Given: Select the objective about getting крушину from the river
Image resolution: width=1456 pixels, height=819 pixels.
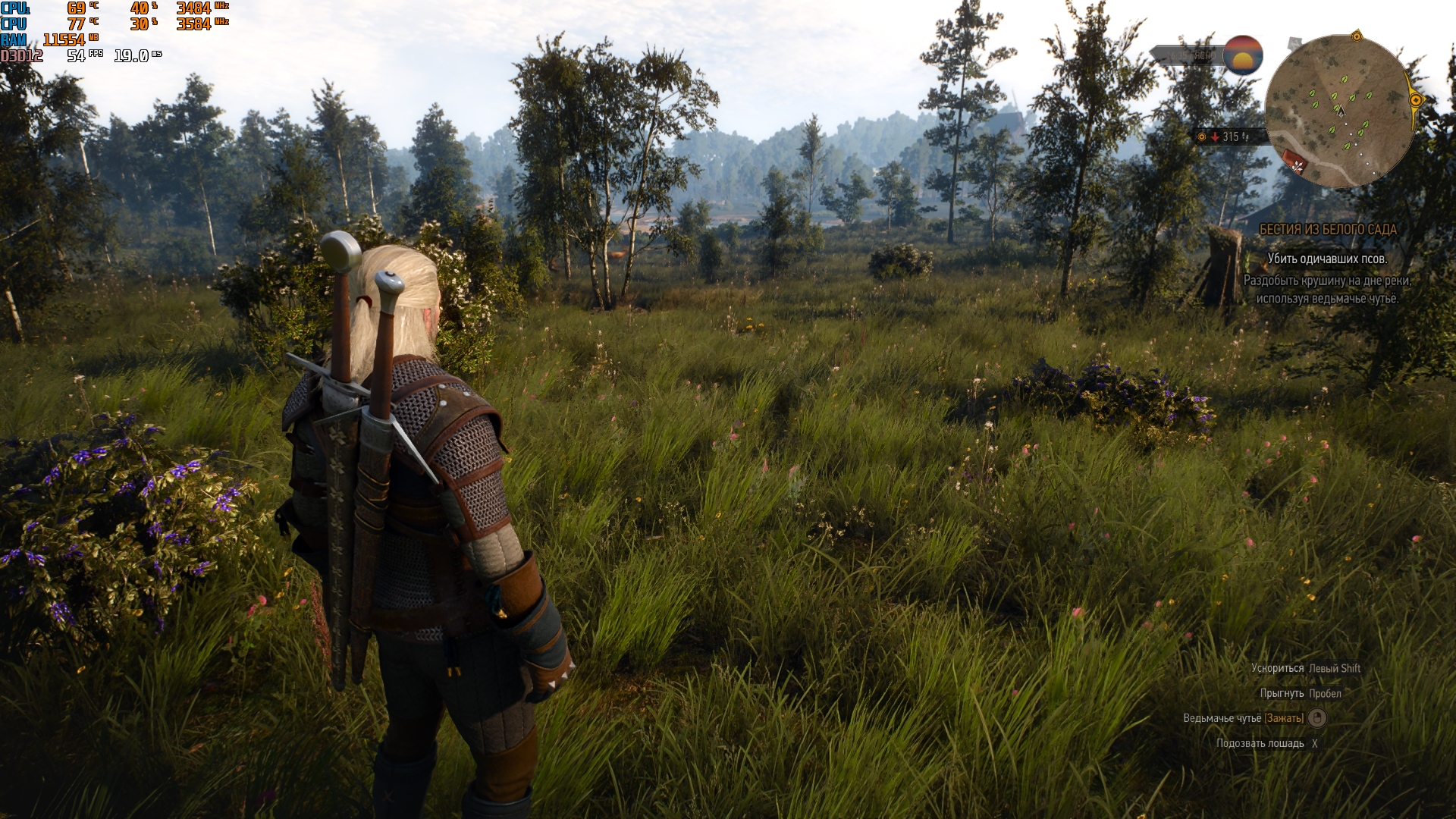Looking at the screenshot, I should (x=1327, y=289).
